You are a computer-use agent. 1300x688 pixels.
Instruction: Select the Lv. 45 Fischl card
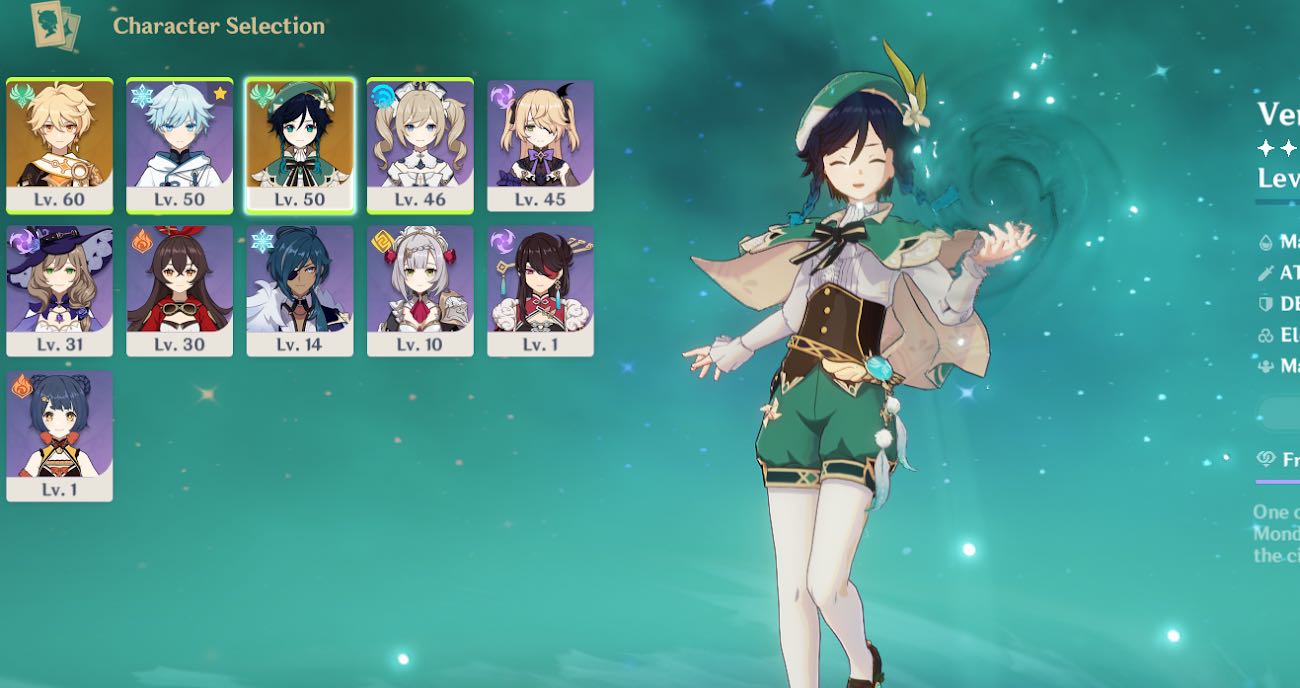540,145
